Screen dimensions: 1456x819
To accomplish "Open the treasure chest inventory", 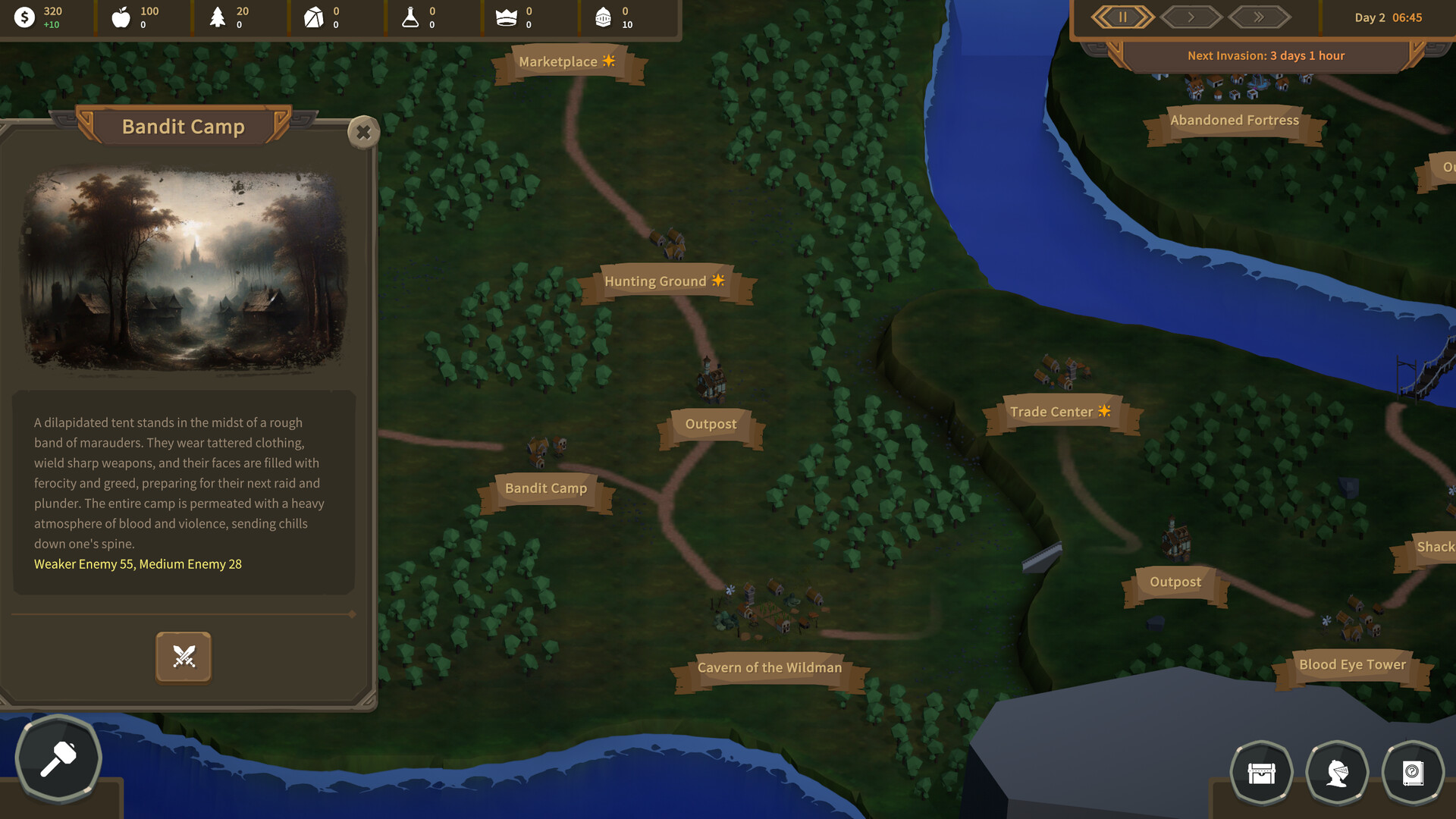I will tap(1261, 773).
